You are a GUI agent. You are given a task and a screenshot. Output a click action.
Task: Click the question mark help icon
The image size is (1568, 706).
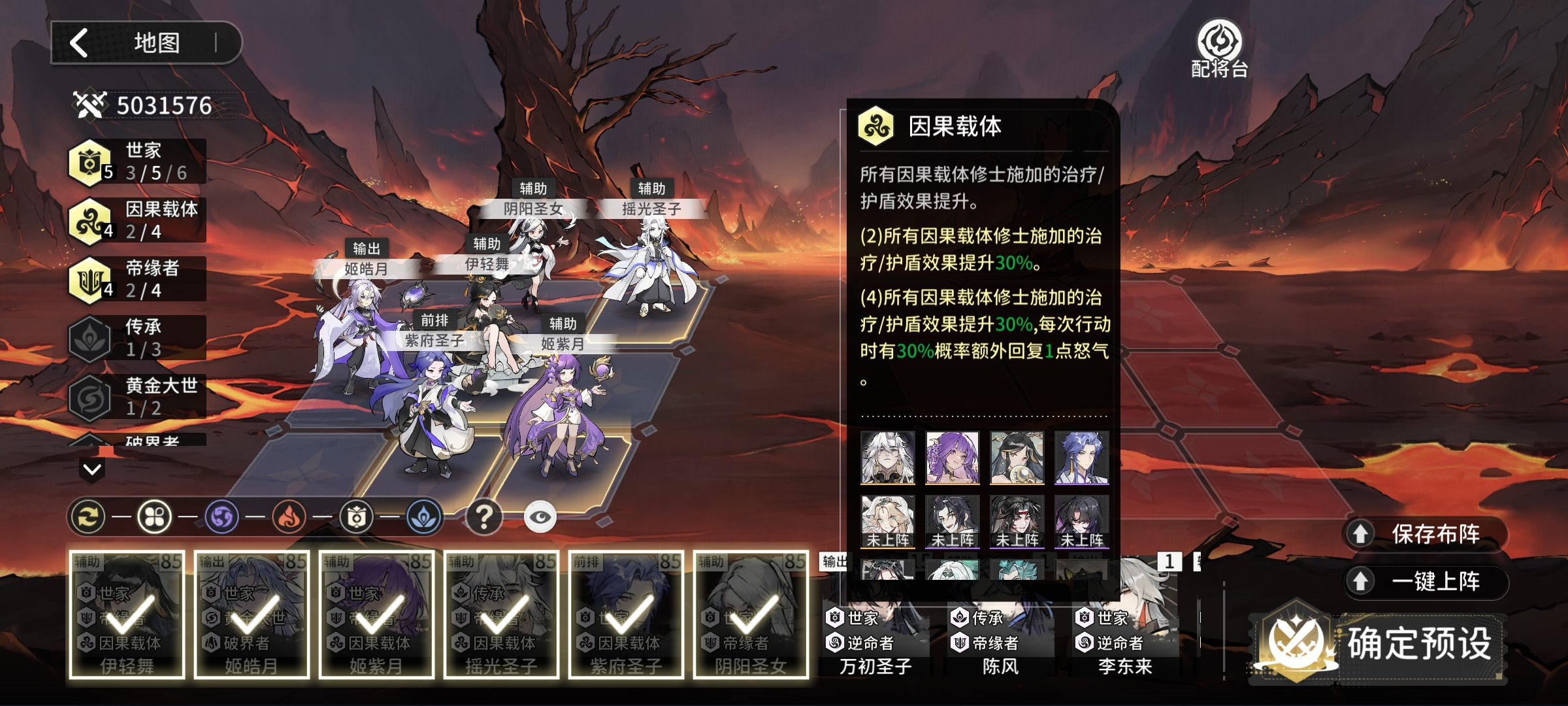pos(483,517)
